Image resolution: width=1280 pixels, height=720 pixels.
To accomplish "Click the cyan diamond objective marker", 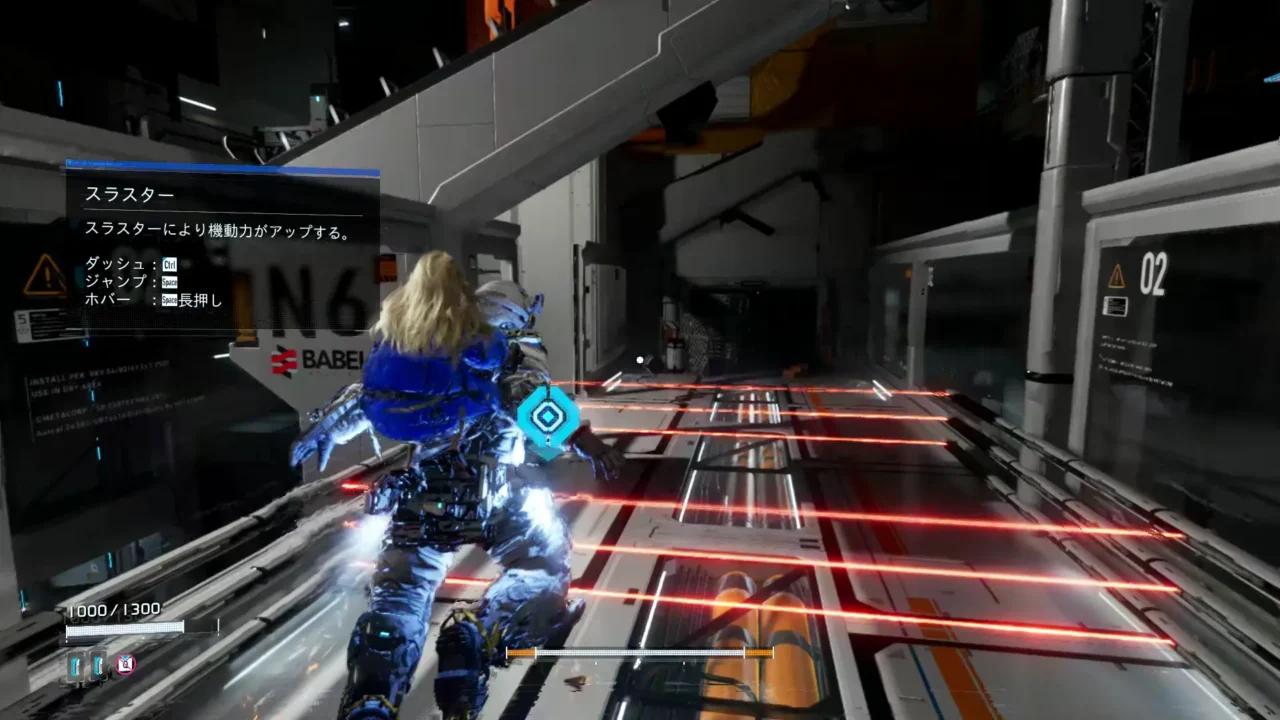I will coord(548,418).
